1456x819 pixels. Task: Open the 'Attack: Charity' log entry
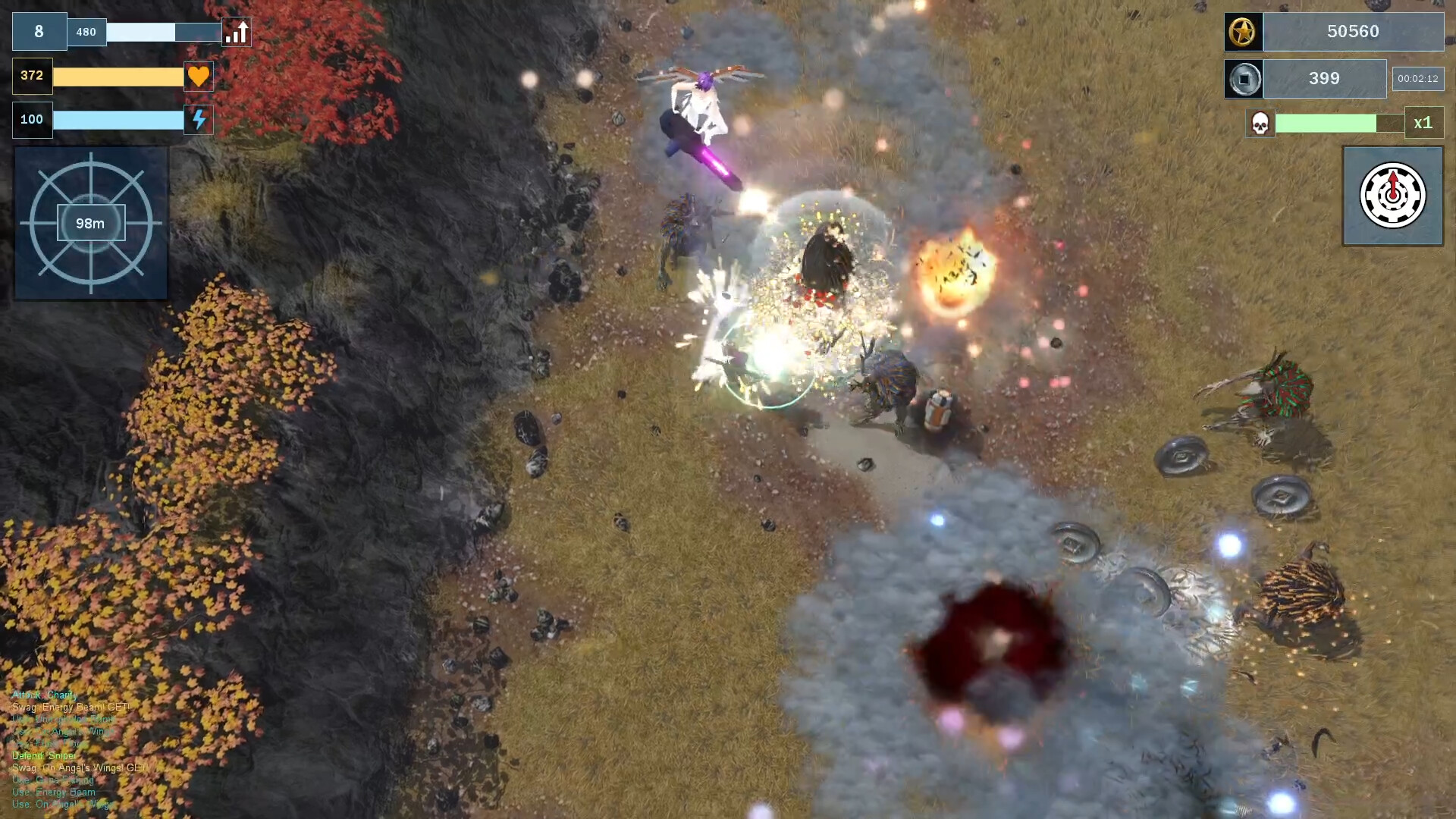click(45, 694)
